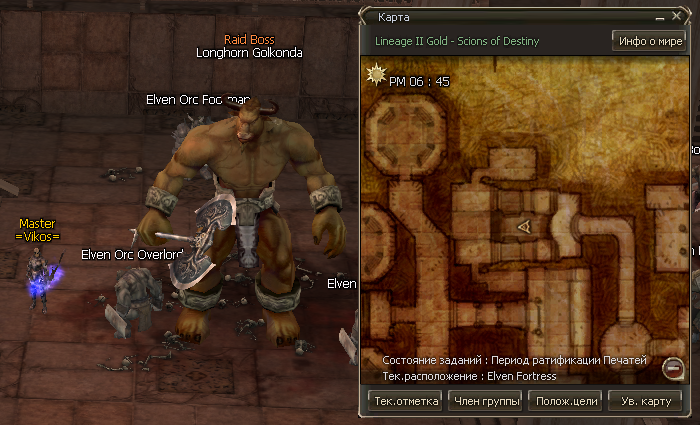Image resolution: width=700 pixels, height=425 pixels.
Task: Click the round red minus map button
Action: pyautogui.click(x=673, y=367)
